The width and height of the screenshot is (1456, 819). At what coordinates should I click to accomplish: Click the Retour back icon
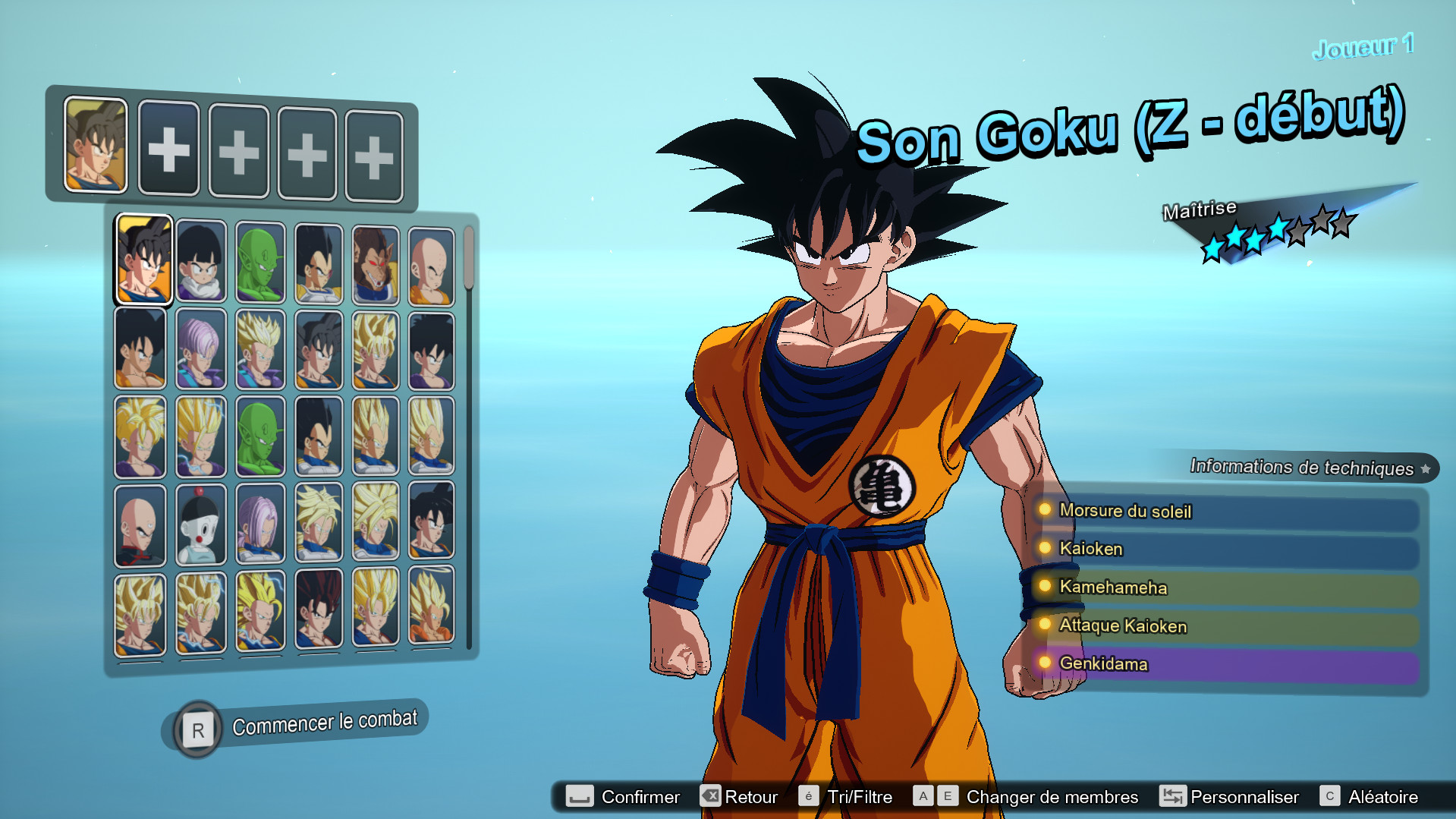711,796
